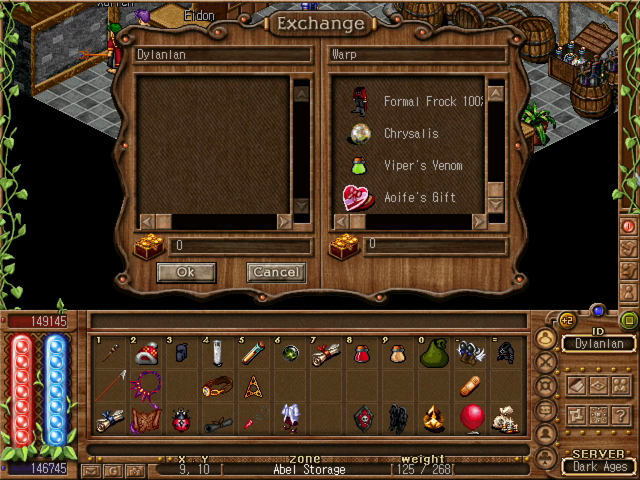Click the green square button above ID
The width and height of the screenshot is (640, 480).
tap(628, 320)
